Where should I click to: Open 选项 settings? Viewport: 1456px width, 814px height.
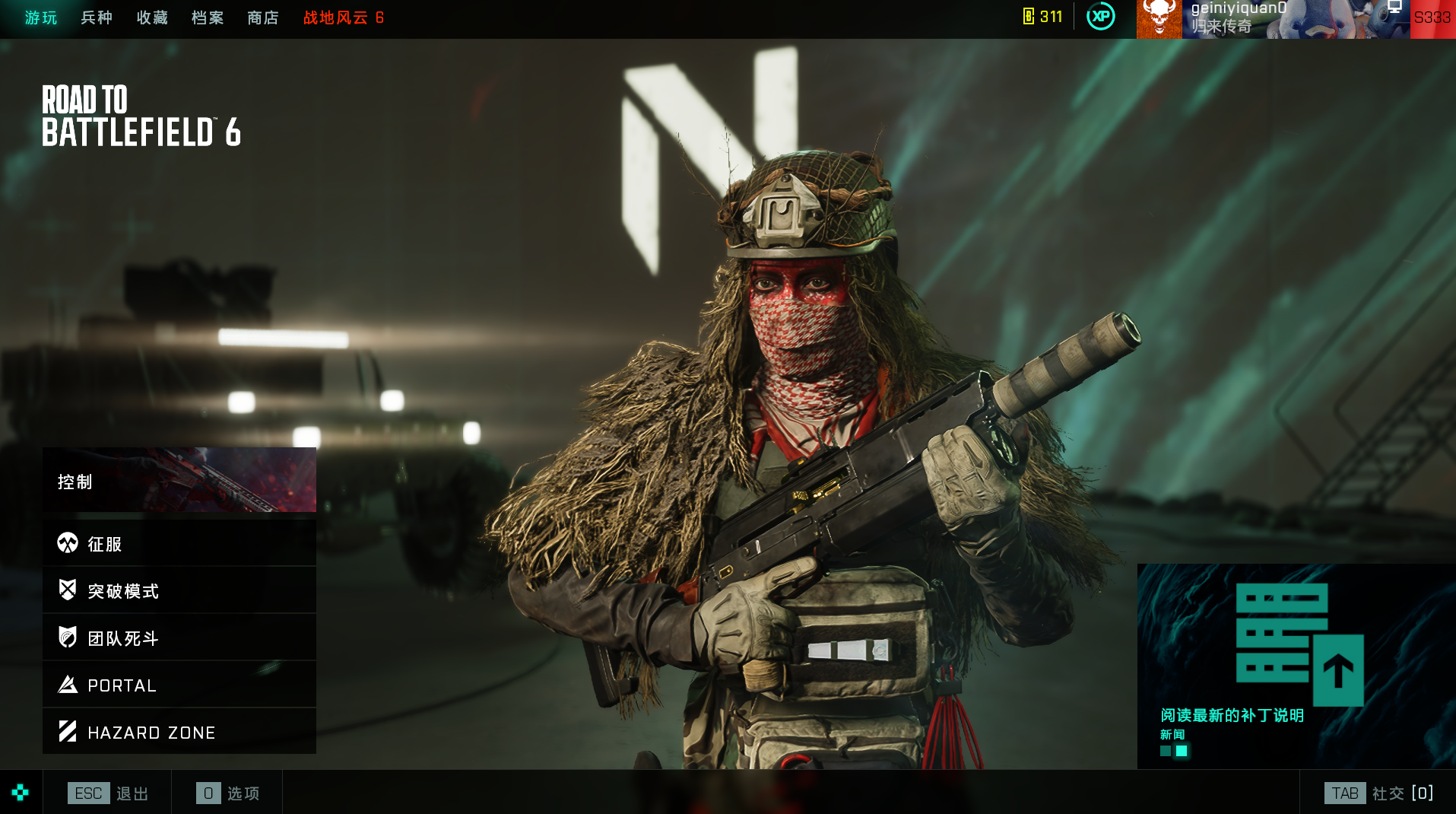[x=227, y=793]
